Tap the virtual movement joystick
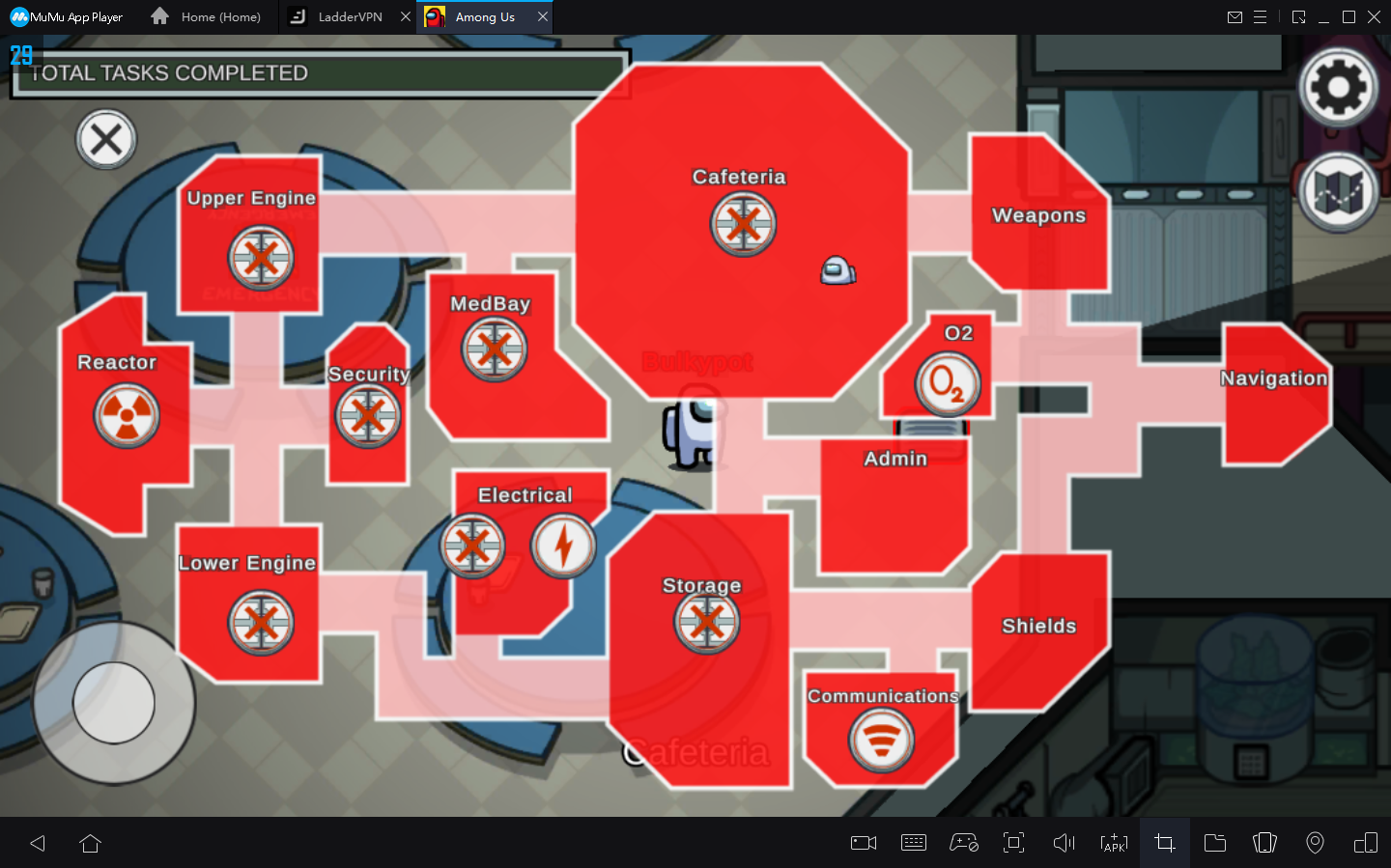The width and height of the screenshot is (1391, 868). point(113,704)
